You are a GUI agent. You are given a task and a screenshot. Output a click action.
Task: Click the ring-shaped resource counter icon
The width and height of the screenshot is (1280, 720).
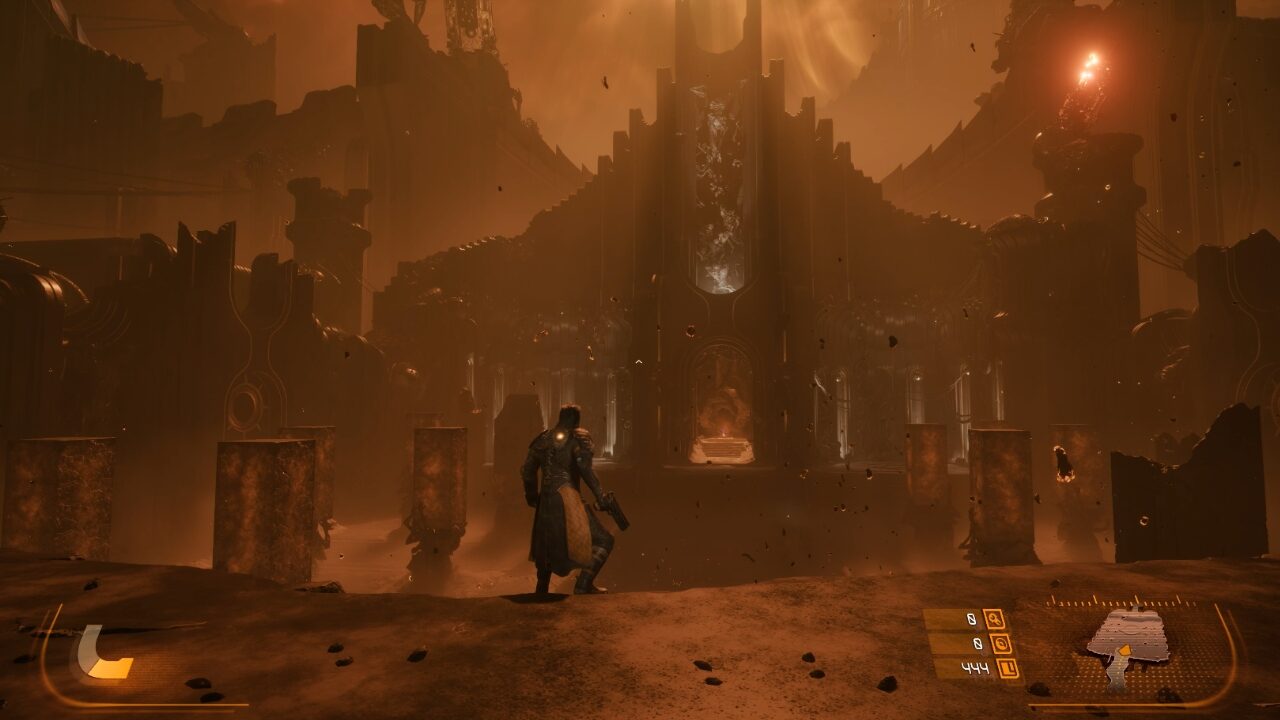click(x=1001, y=644)
